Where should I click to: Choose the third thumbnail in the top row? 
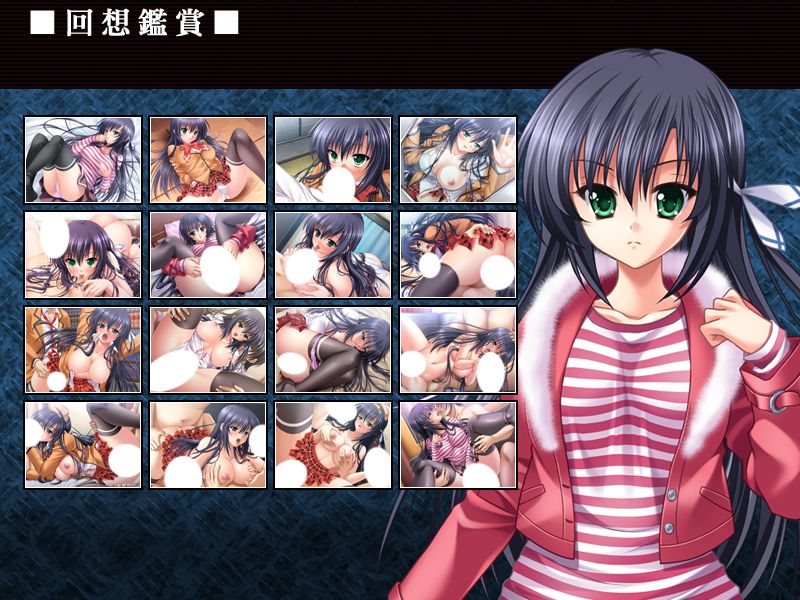click(333, 160)
